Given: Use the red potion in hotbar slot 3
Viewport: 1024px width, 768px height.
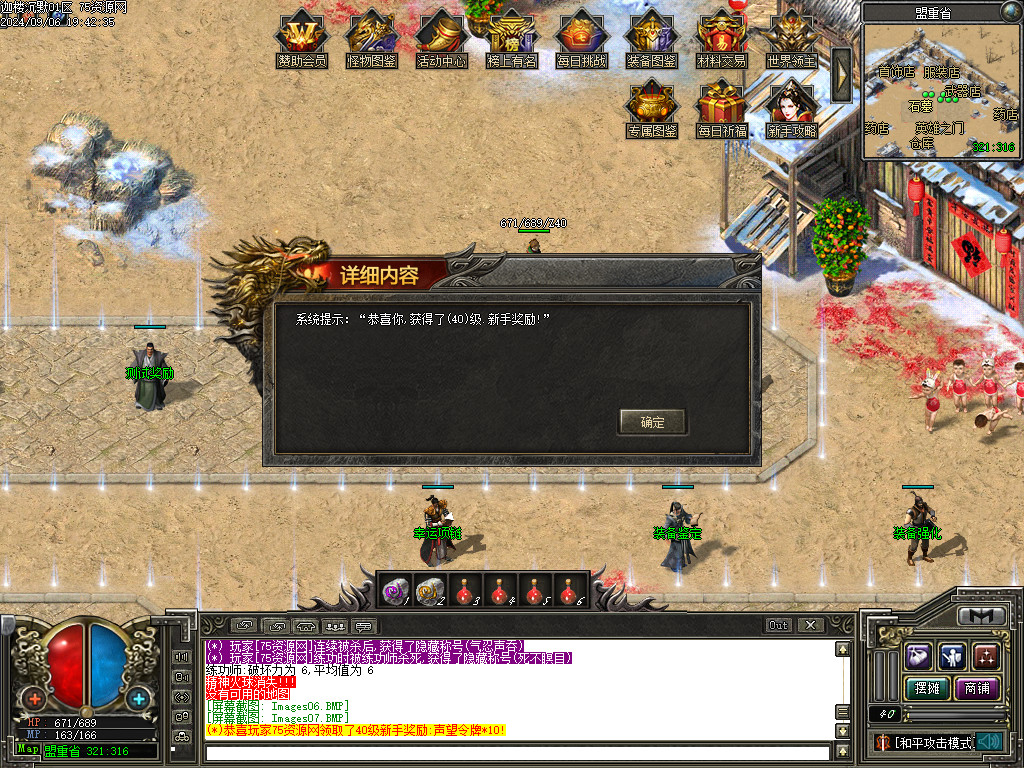Looking at the screenshot, I should click(x=465, y=592).
